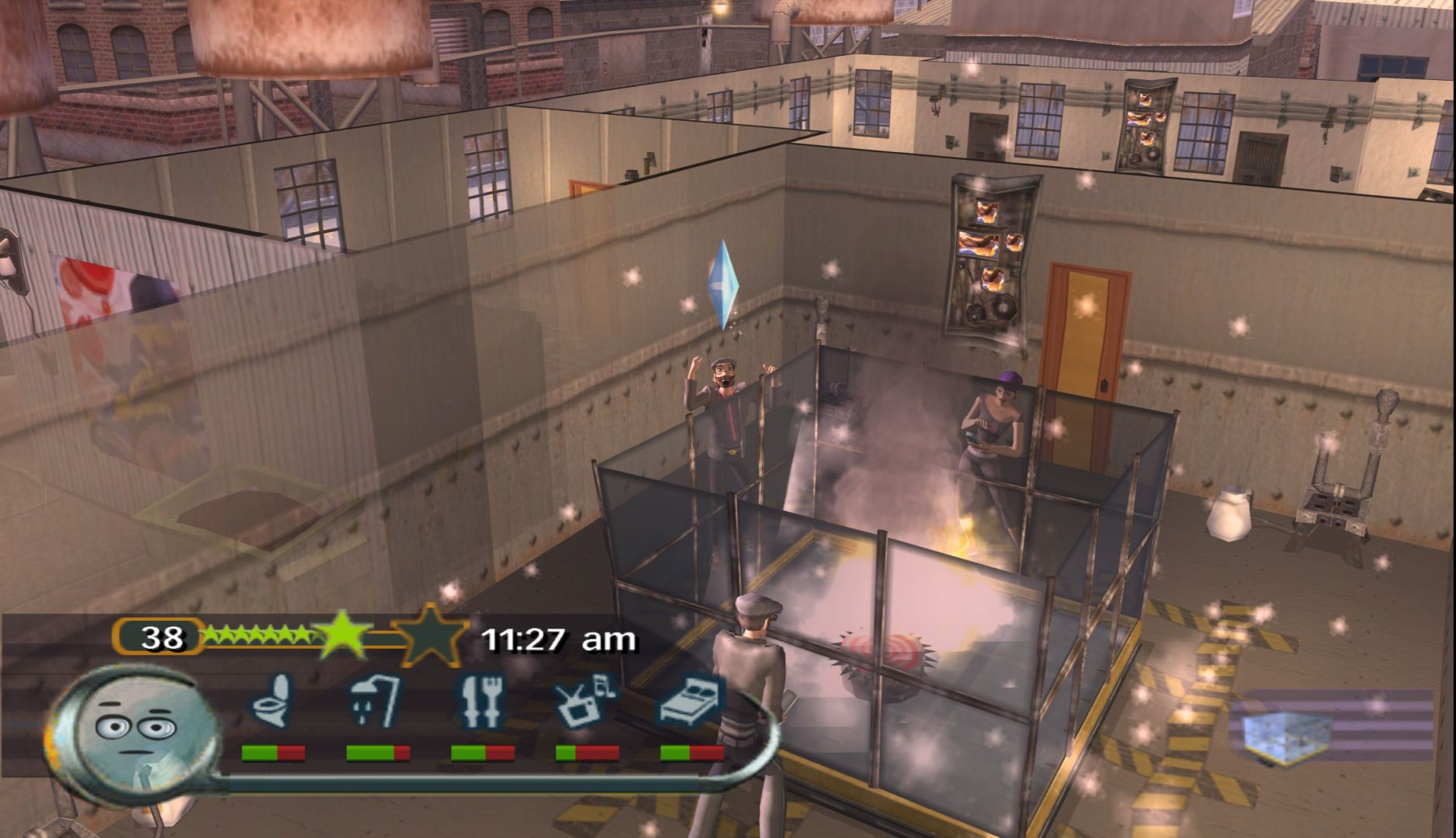Select the TV and music fun icon
Screen dimensions: 1456x838
[586, 700]
